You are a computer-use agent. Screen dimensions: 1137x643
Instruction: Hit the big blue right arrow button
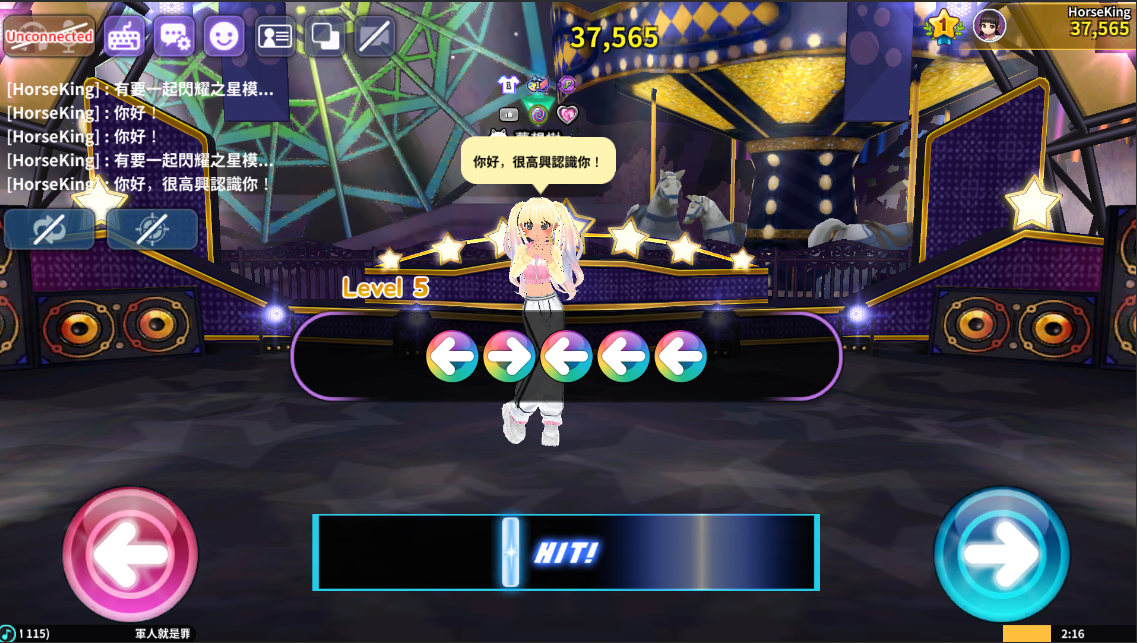point(1001,554)
